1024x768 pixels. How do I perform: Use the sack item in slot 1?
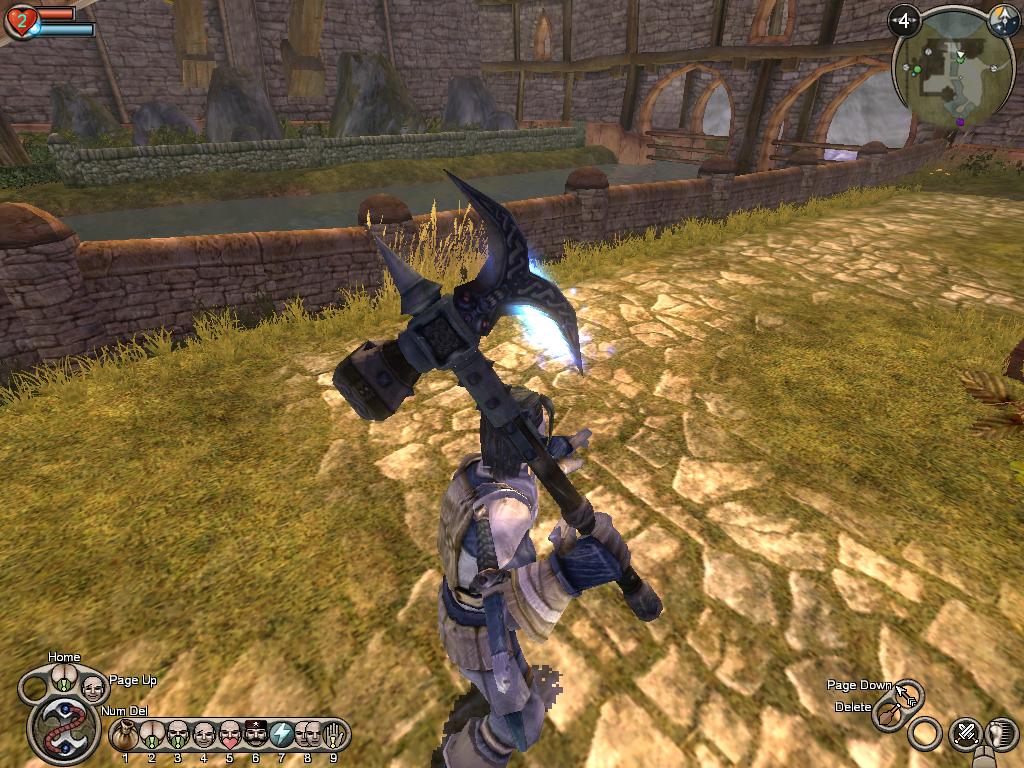click(125, 736)
